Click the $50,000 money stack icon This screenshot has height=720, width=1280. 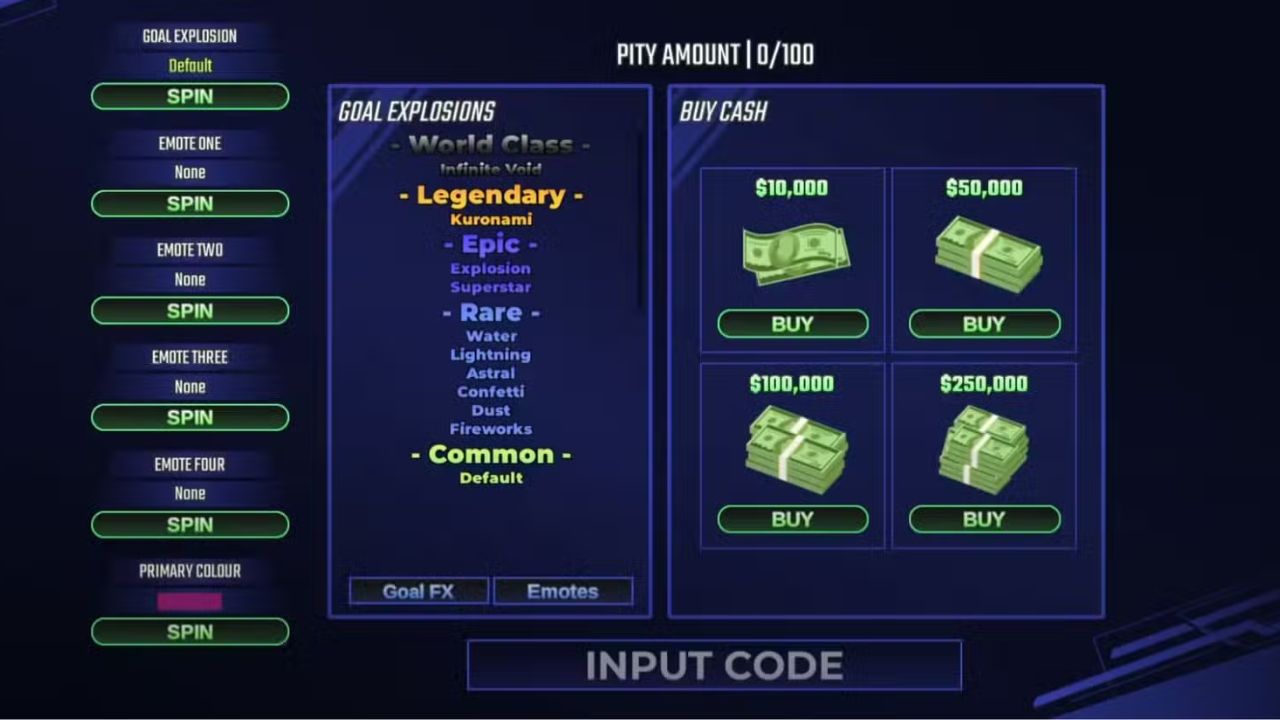983,252
